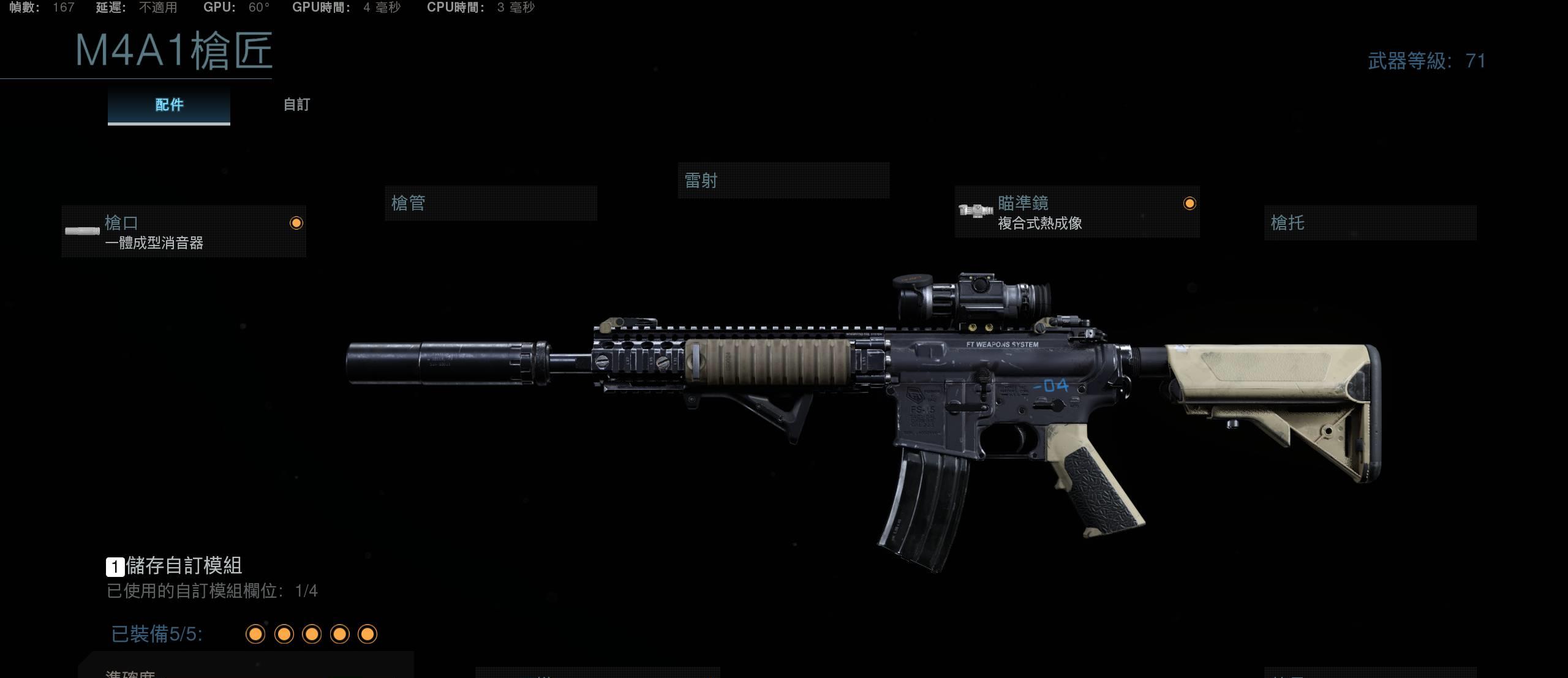Choose the 雷射 laser attachment slot
This screenshot has width=1568, height=678.
[783, 181]
